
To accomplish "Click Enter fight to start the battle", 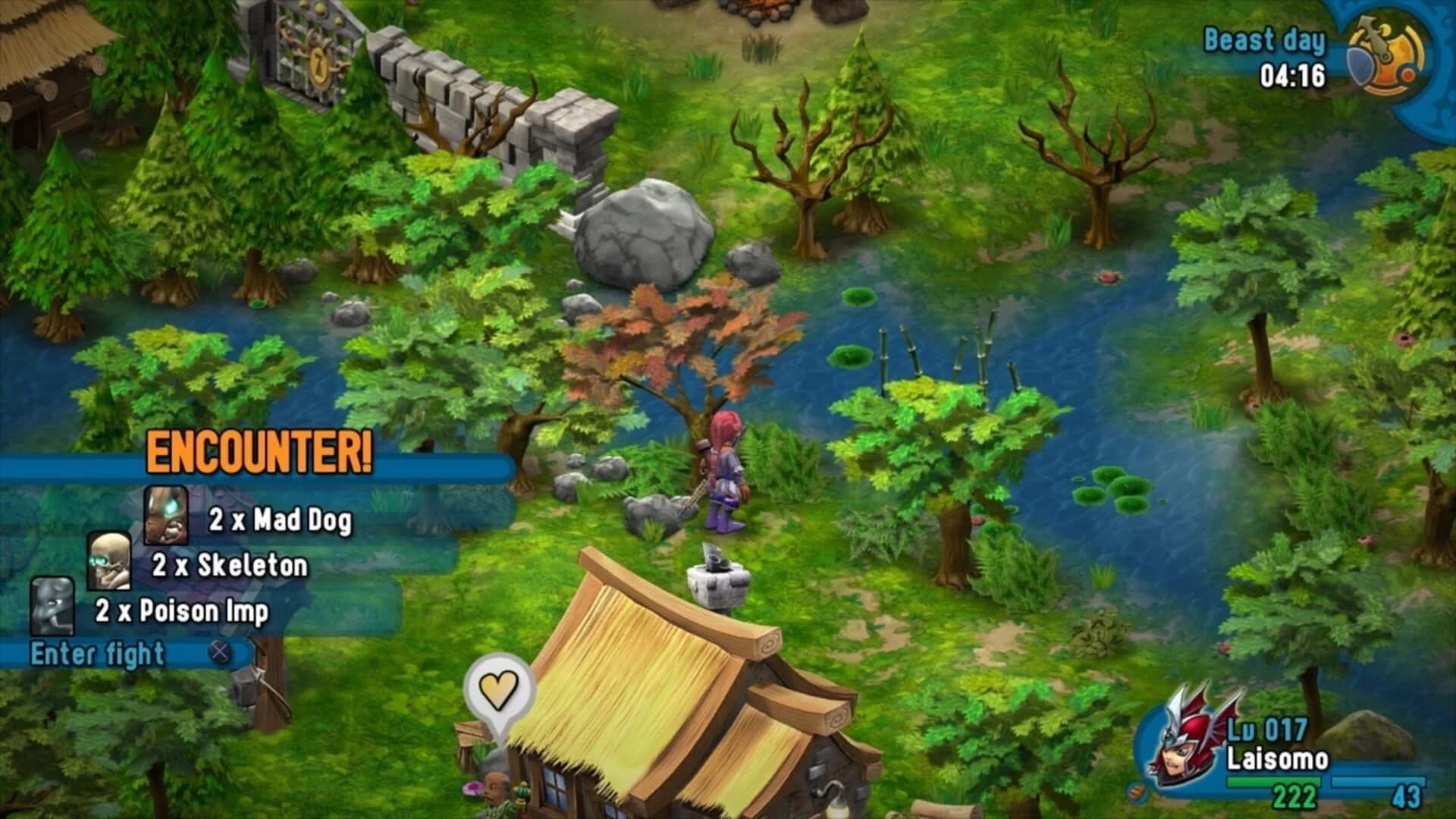I will point(97,654).
